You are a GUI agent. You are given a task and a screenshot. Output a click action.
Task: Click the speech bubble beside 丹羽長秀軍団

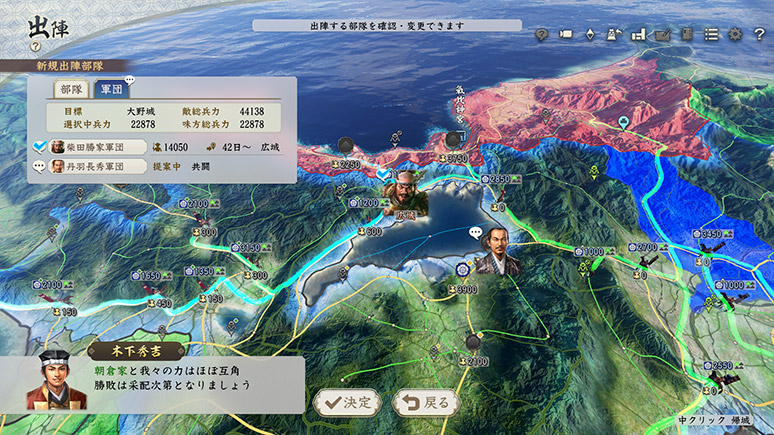(x=39, y=166)
